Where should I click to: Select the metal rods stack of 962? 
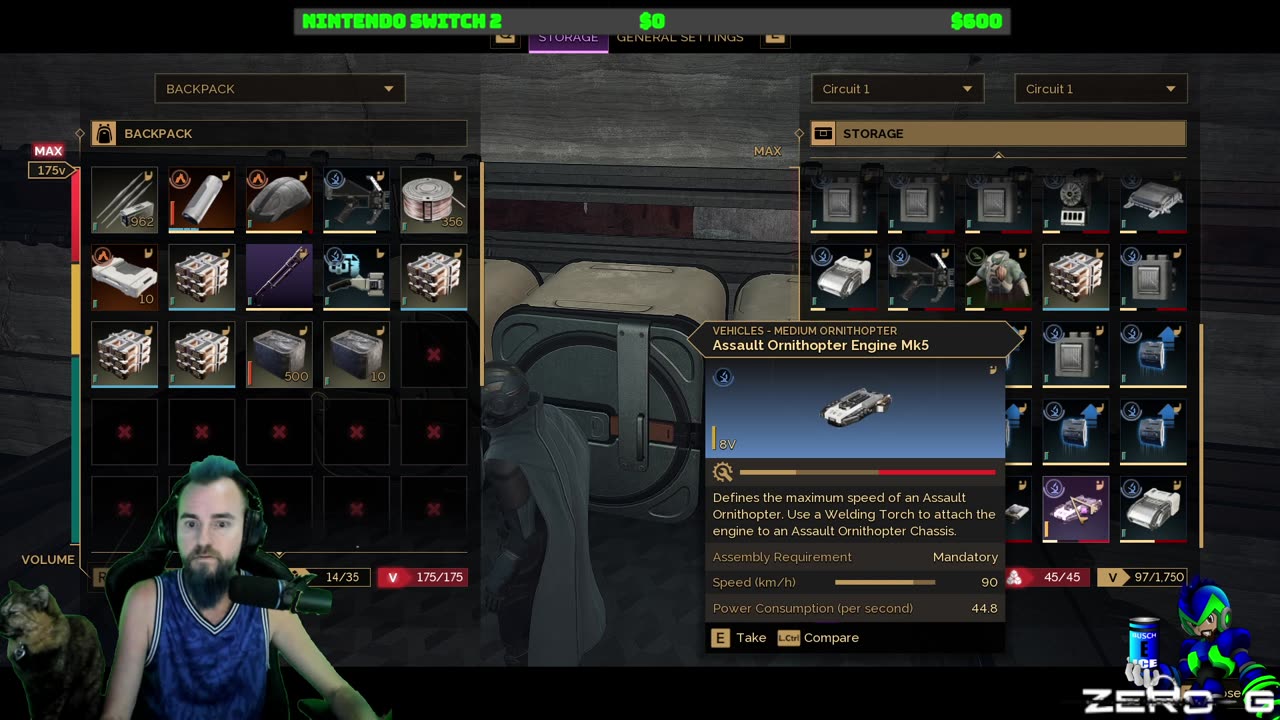124,199
